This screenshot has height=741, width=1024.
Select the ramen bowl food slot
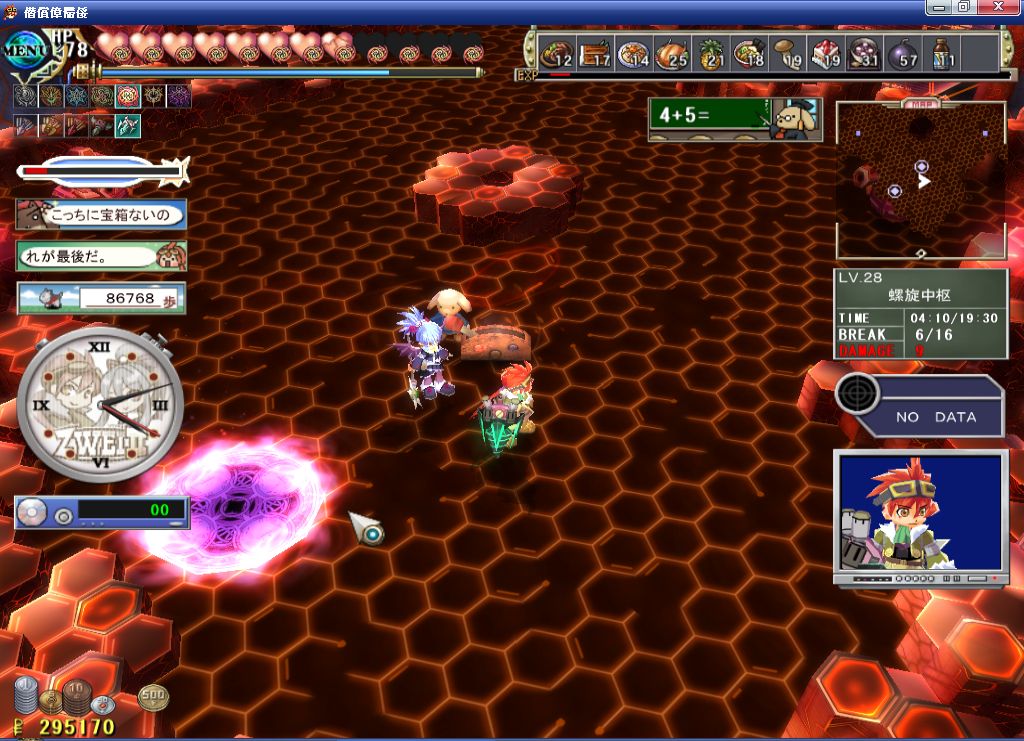(747, 53)
